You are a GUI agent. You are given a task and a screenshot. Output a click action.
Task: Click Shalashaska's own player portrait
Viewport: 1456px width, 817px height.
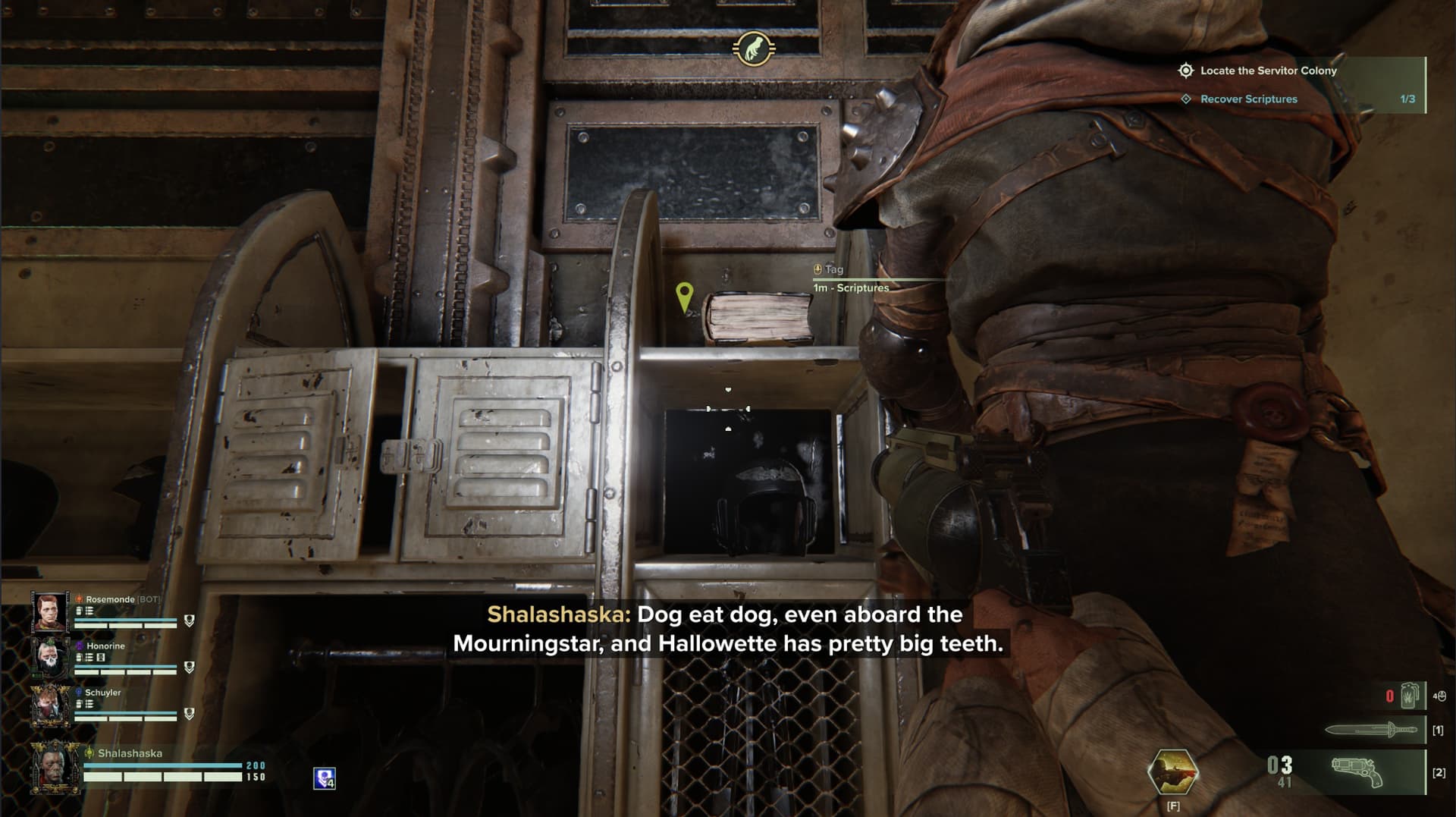click(x=55, y=768)
